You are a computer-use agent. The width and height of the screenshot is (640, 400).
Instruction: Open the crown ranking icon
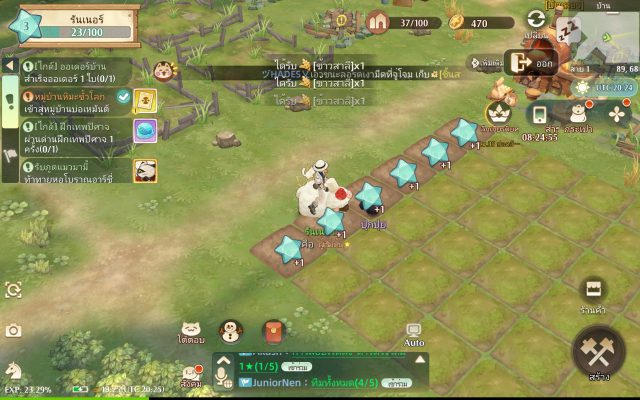coord(498,113)
